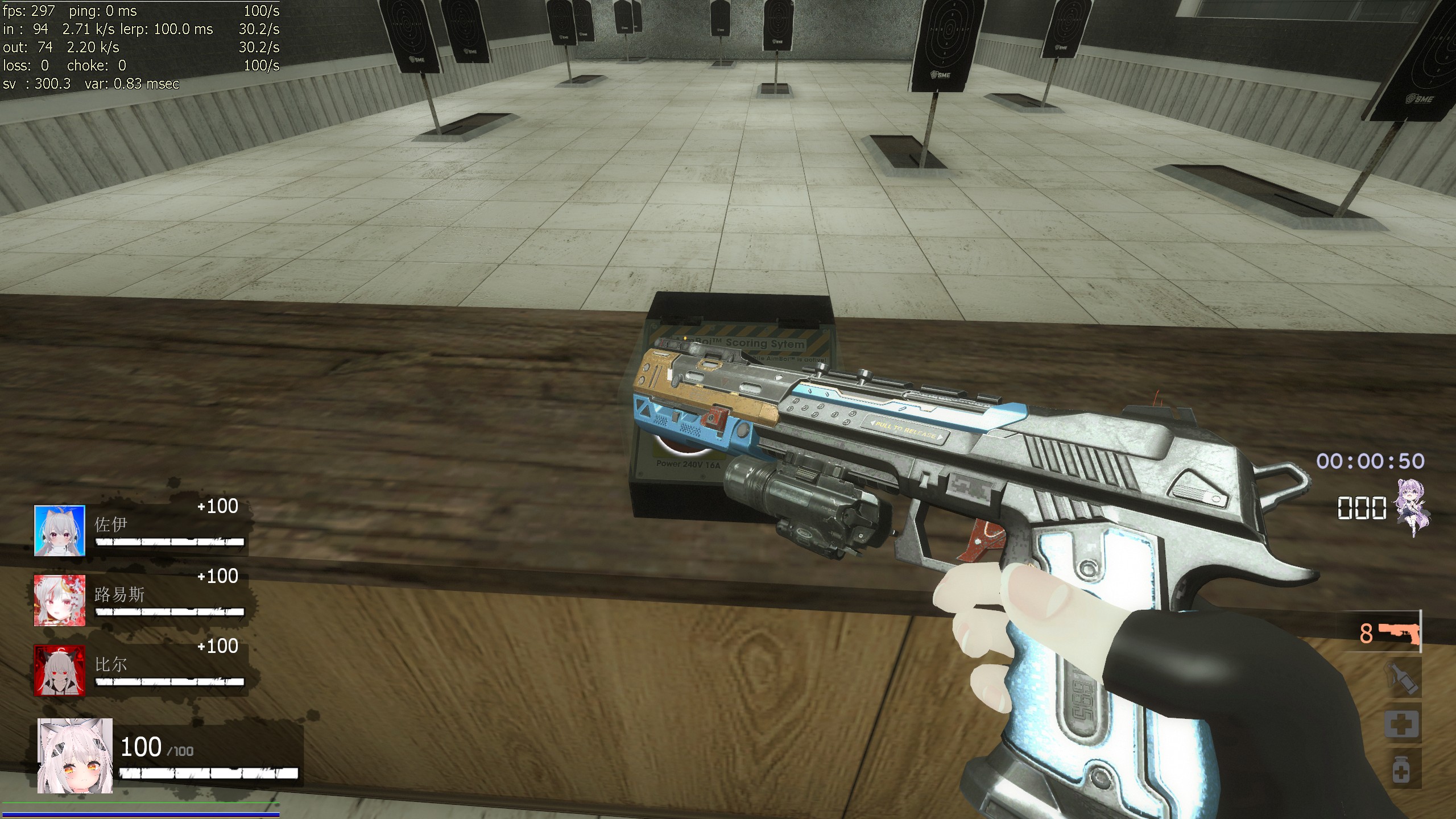
Task: Click your own white-haired character portrait
Action: pyautogui.click(x=75, y=755)
